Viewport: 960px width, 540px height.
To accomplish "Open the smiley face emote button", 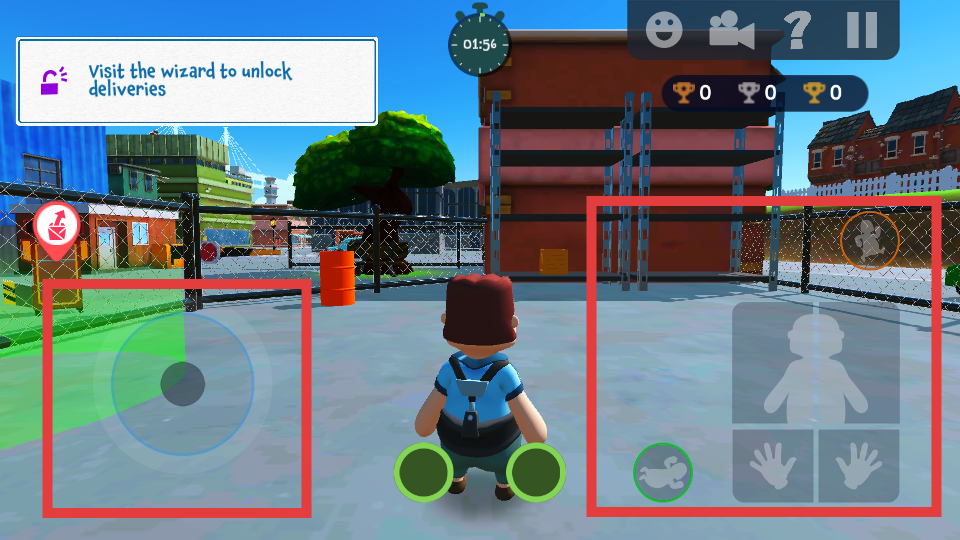I will tap(664, 30).
